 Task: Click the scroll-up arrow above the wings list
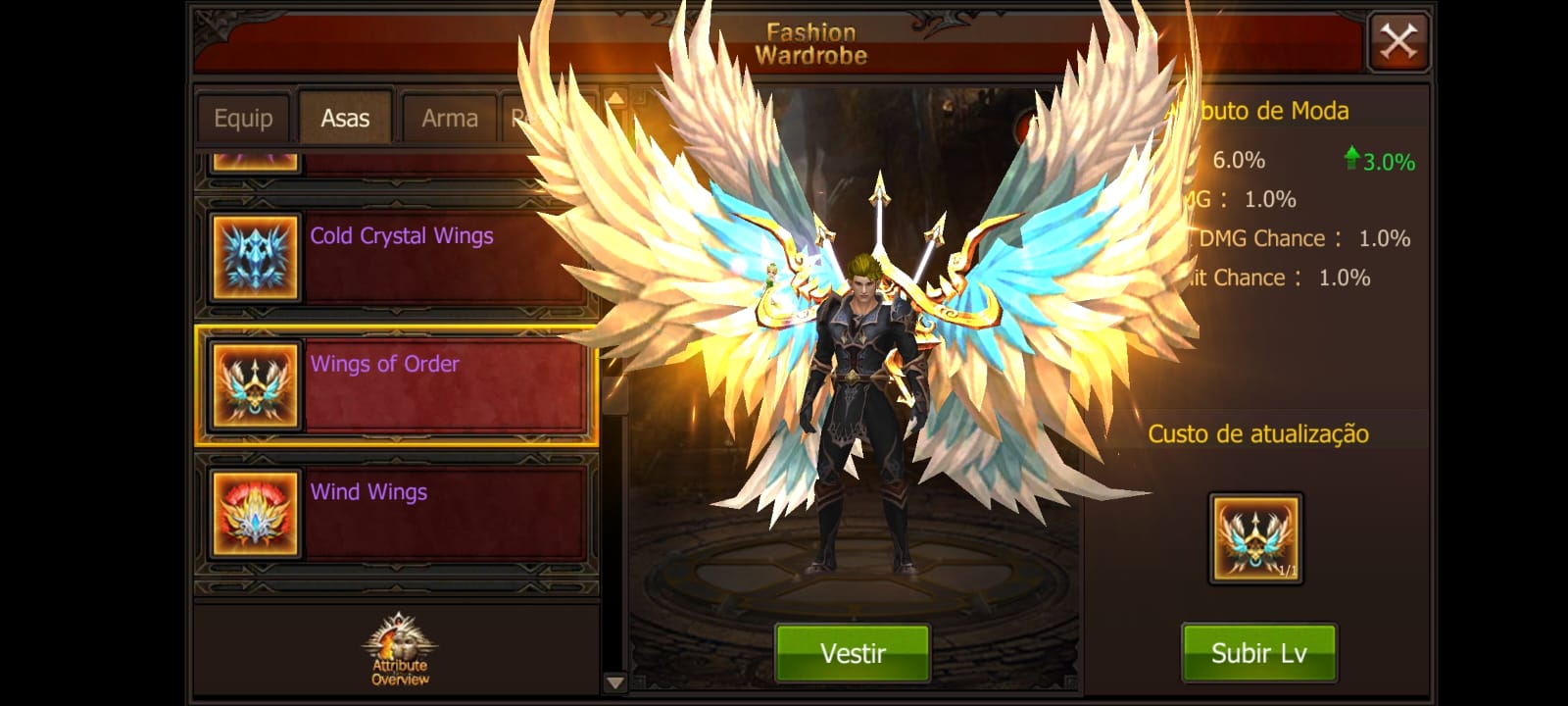615,99
